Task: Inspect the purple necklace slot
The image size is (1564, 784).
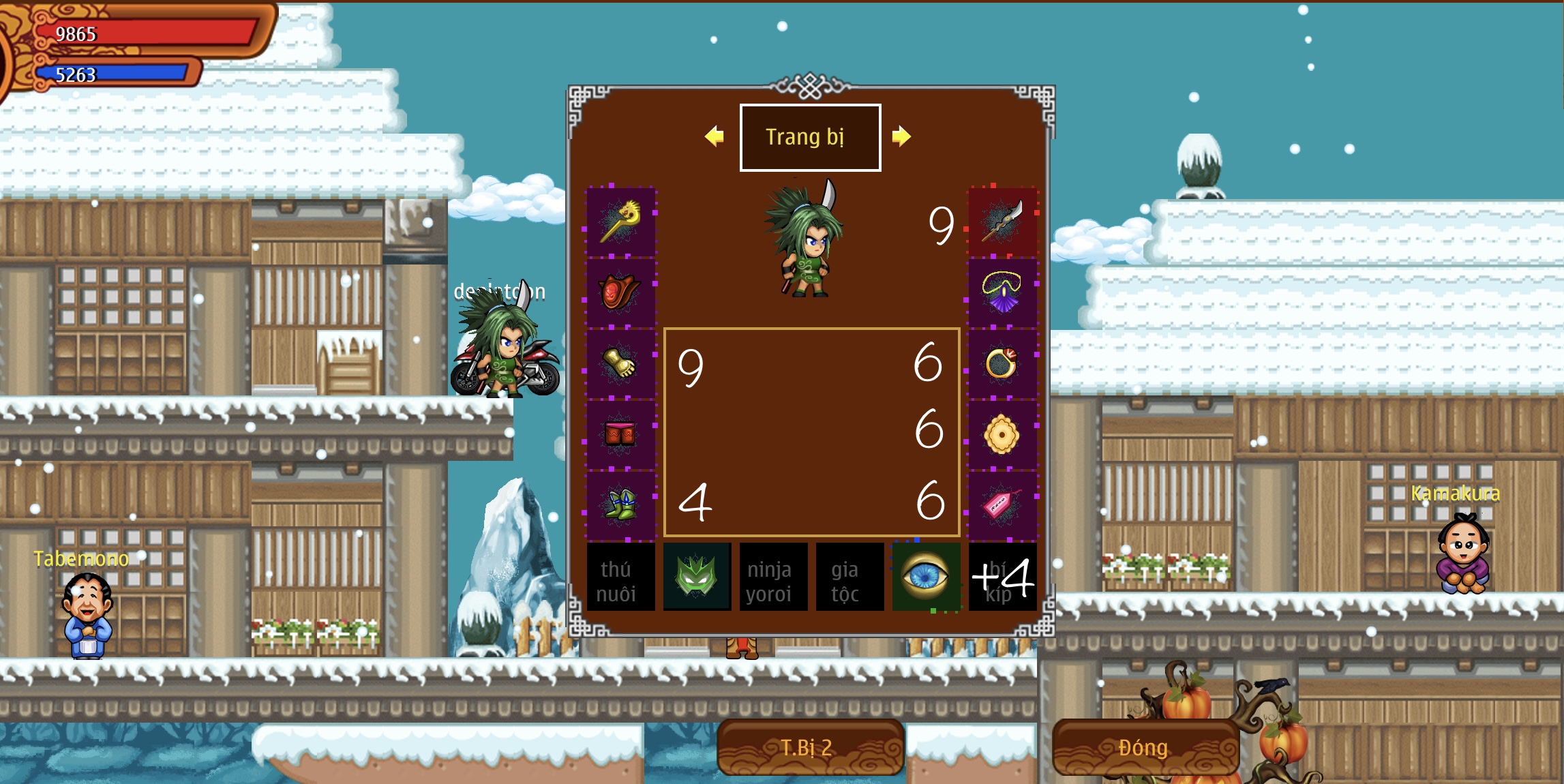Action: coord(1002,292)
